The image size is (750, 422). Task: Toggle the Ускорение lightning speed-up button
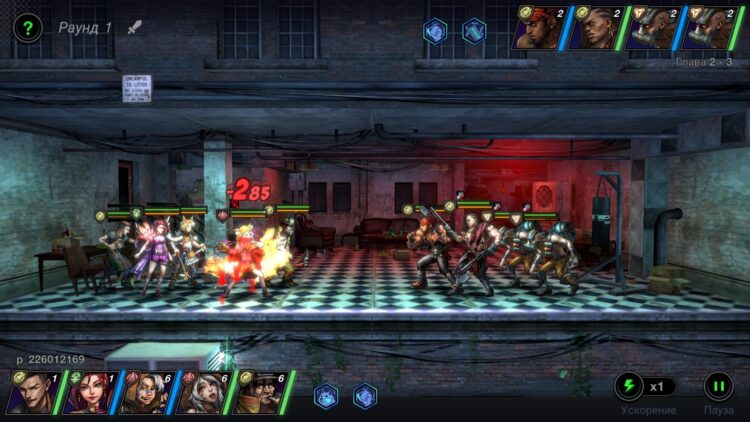[629, 386]
